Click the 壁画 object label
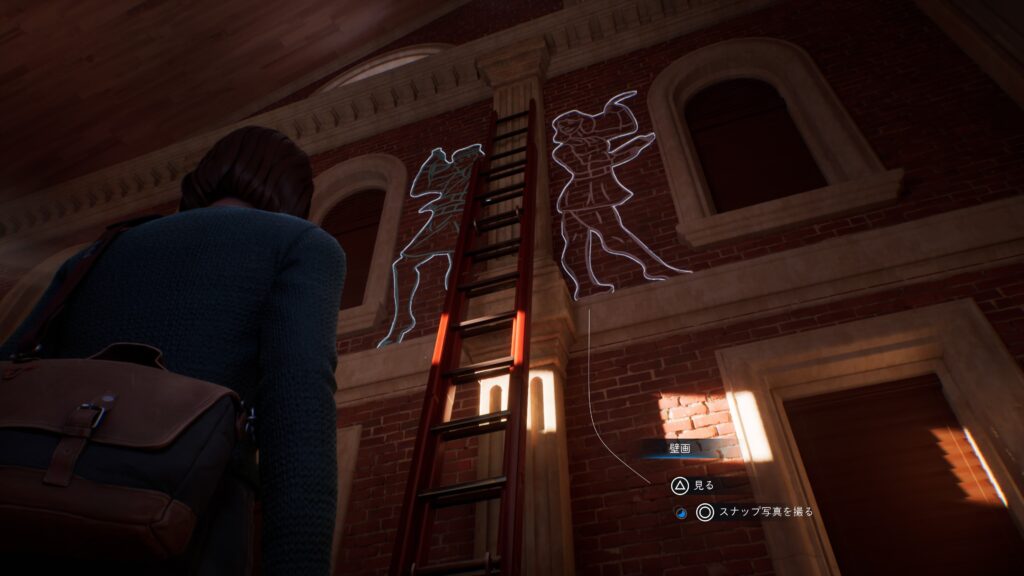The height and width of the screenshot is (576, 1024). point(680,449)
